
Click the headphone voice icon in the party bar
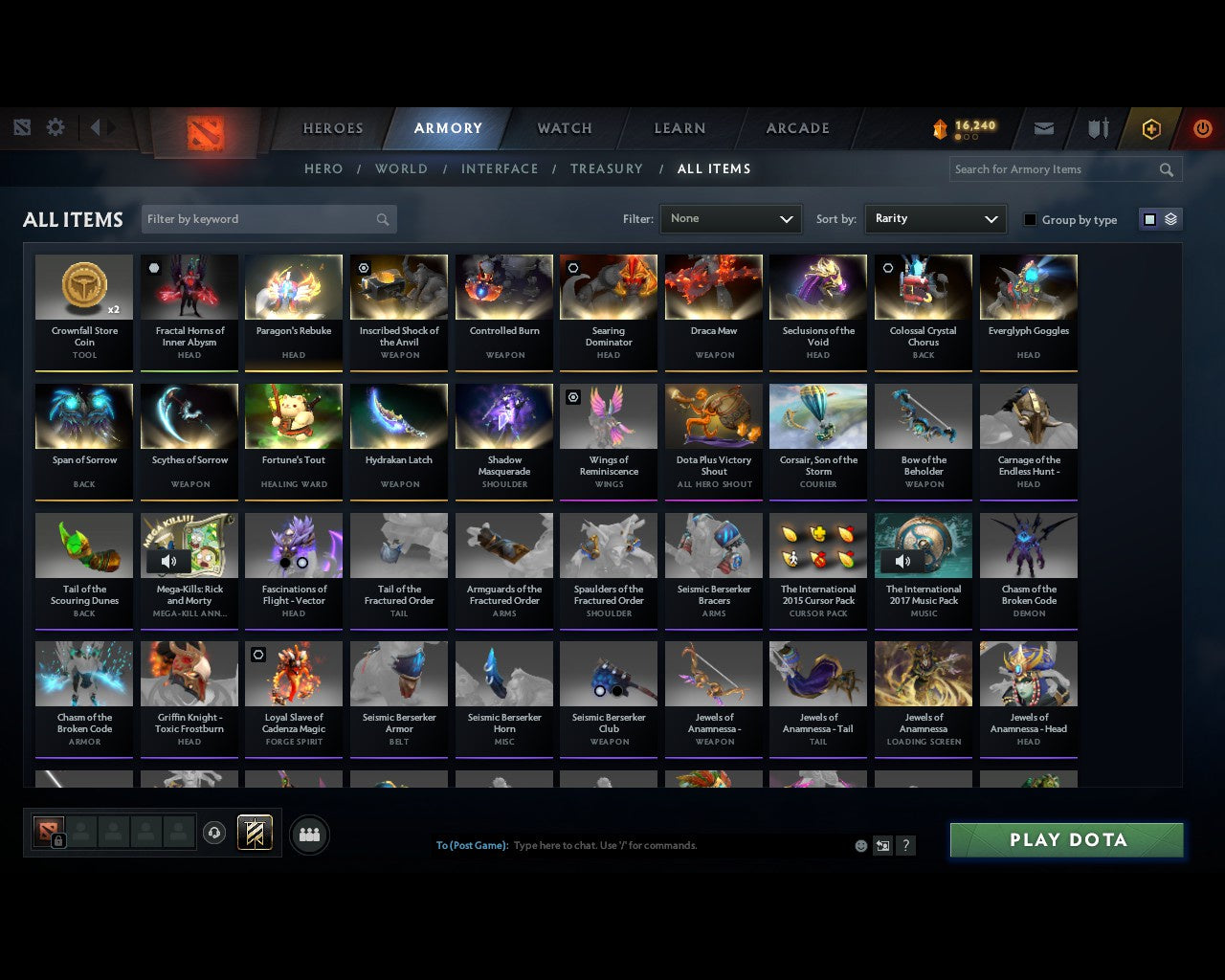click(x=214, y=834)
